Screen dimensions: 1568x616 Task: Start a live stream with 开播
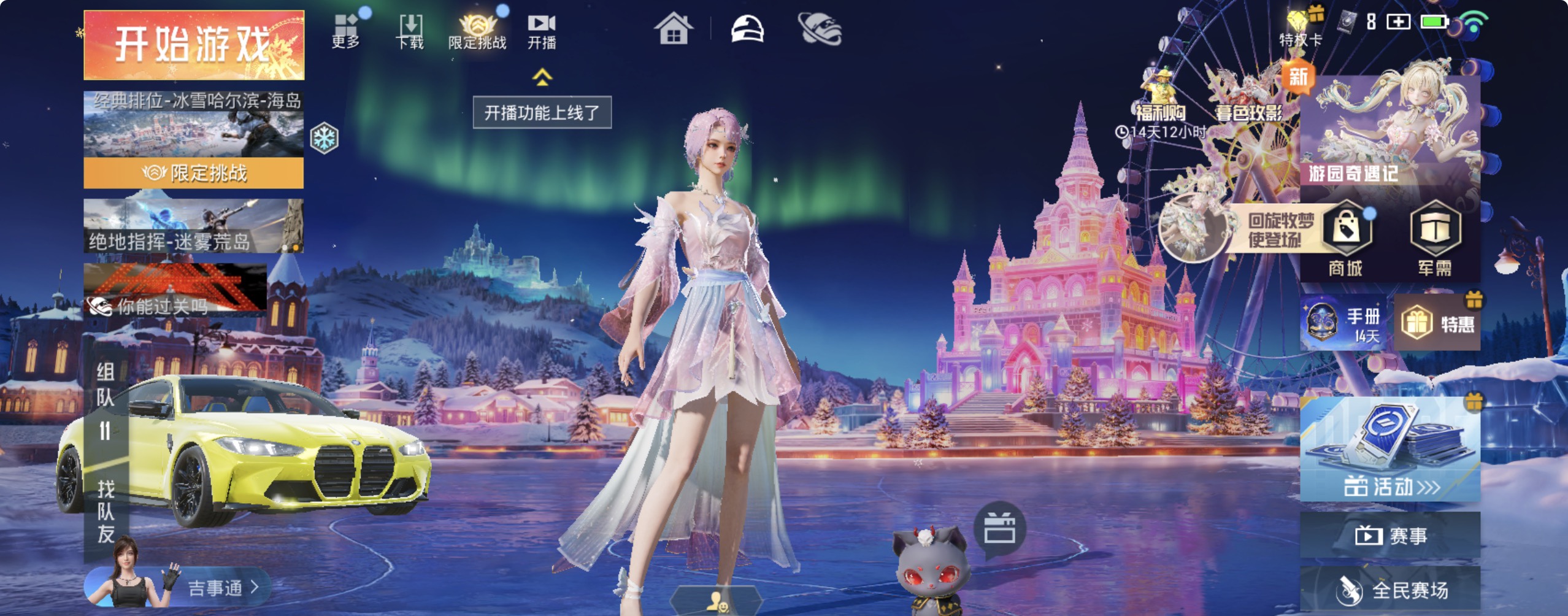point(542,31)
